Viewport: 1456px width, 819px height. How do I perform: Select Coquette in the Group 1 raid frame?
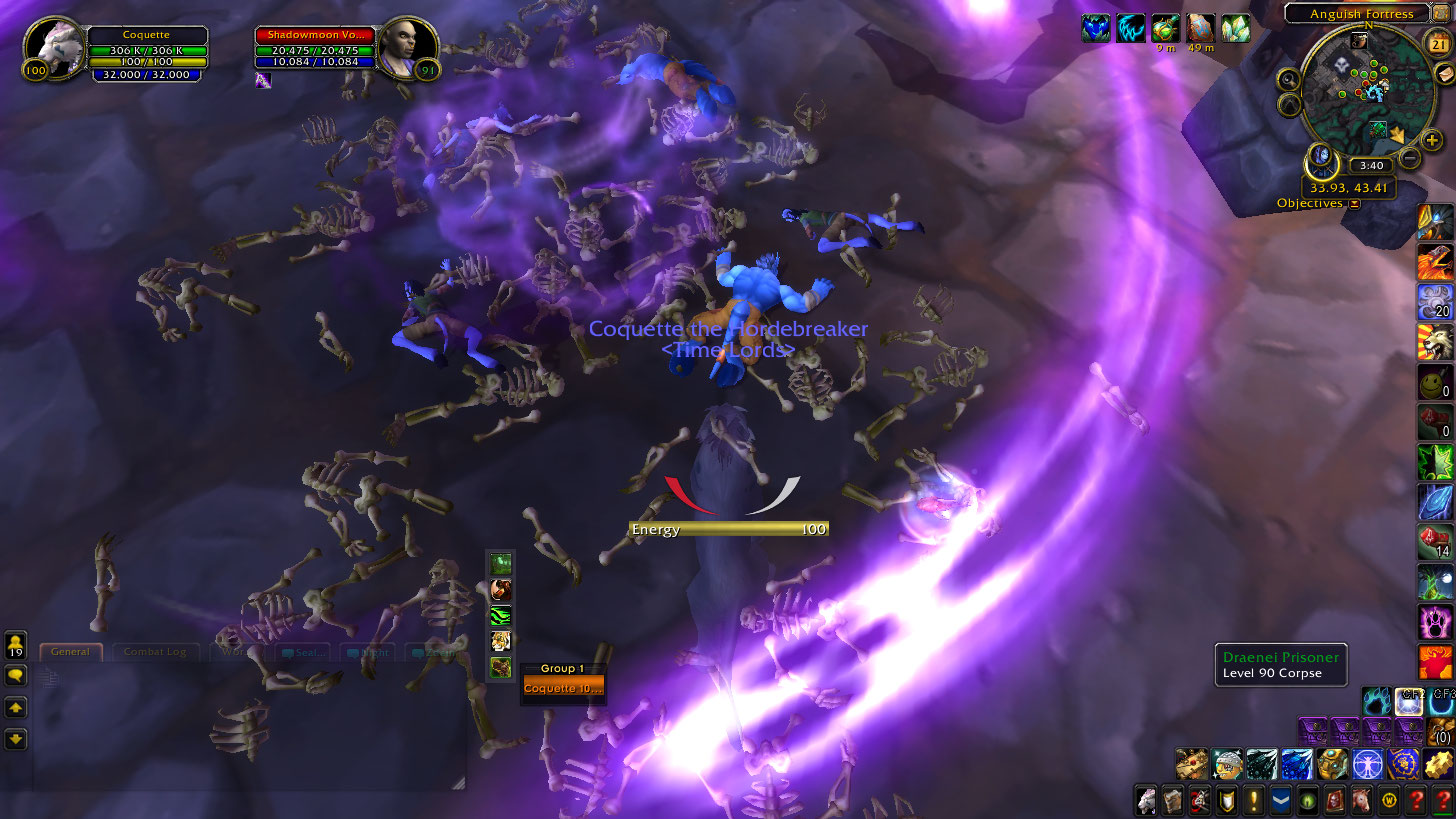click(x=563, y=688)
